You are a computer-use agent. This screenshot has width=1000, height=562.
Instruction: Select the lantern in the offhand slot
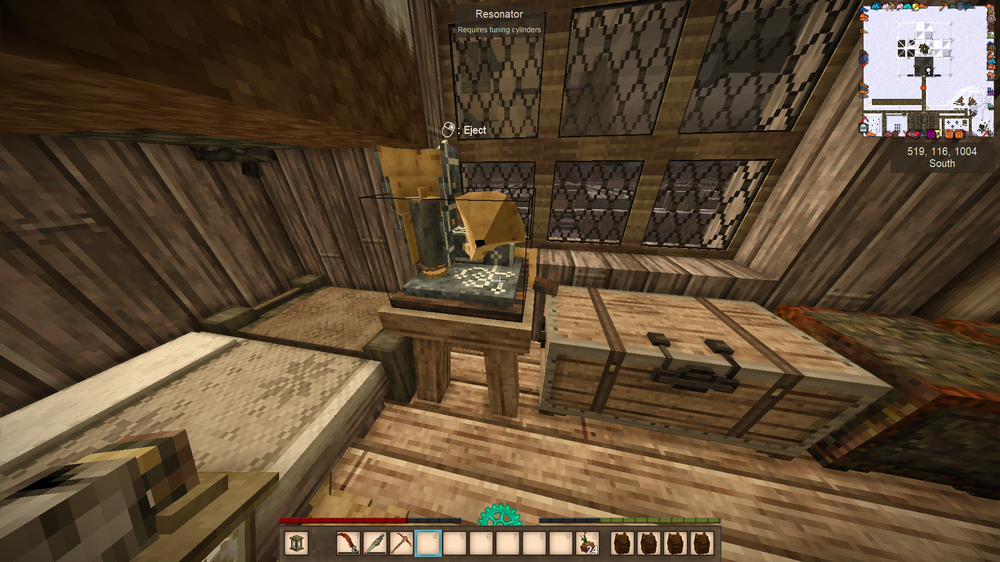pyautogui.click(x=296, y=543)
